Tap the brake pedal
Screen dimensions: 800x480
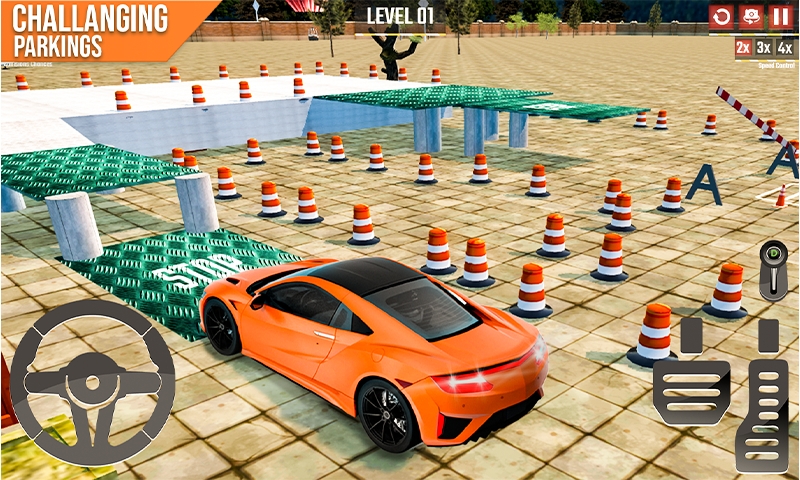point(692,378)
